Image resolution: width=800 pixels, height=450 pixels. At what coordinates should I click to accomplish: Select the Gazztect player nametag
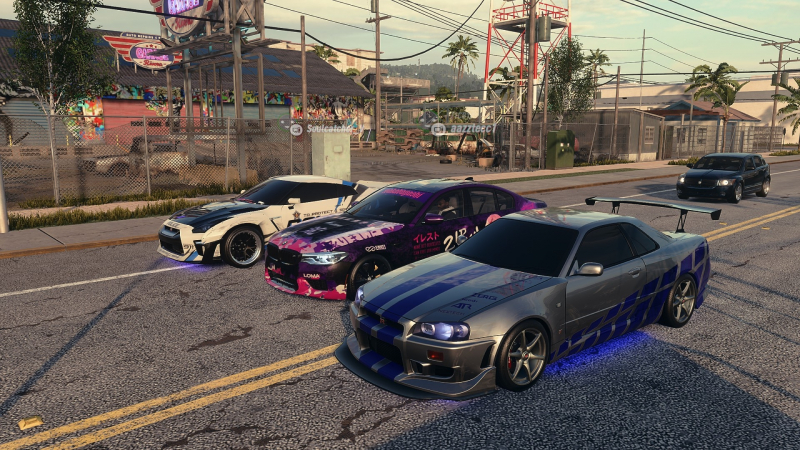(x=462, y=128)
